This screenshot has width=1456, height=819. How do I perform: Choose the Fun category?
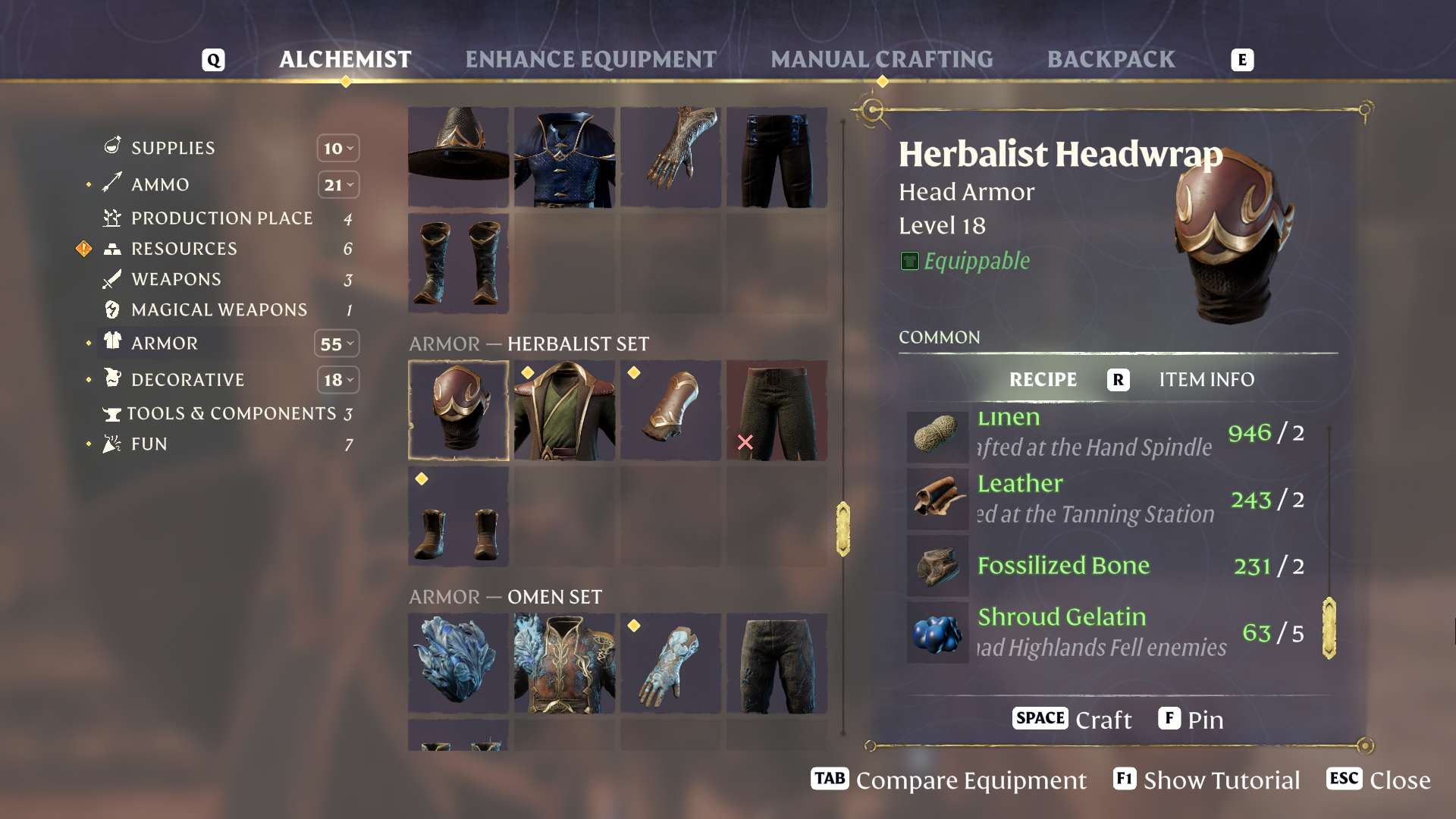pos(149,444)
